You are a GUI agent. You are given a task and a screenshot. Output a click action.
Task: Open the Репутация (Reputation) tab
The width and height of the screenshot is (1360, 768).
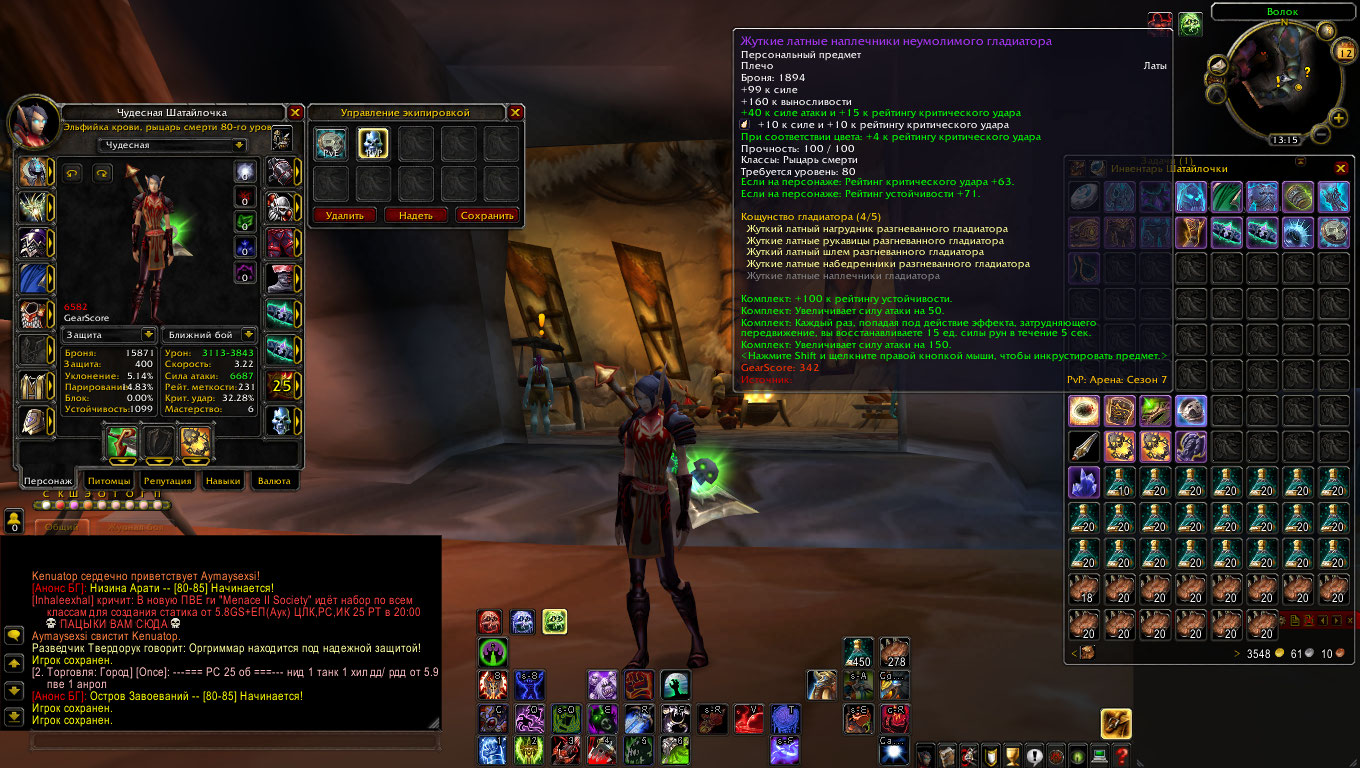[167, 481]
